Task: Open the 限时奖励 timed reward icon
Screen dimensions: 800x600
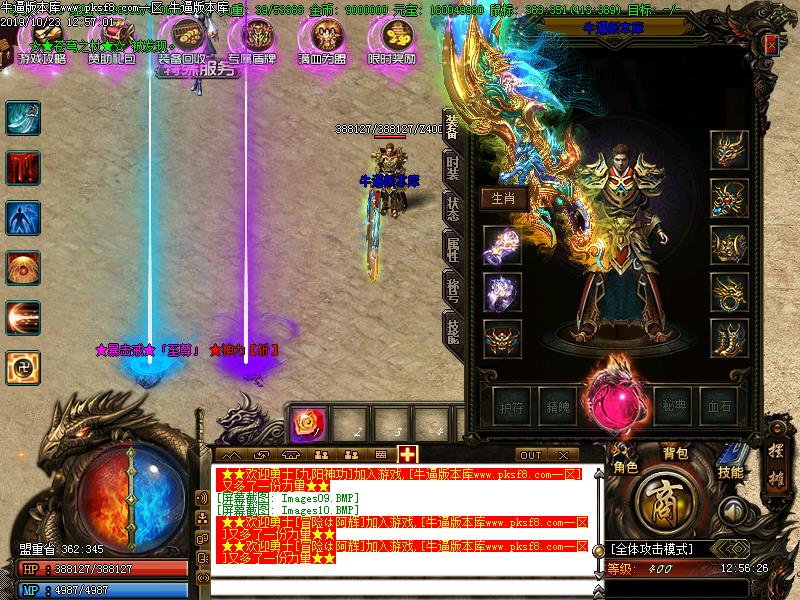Action: tap(391, 40)
